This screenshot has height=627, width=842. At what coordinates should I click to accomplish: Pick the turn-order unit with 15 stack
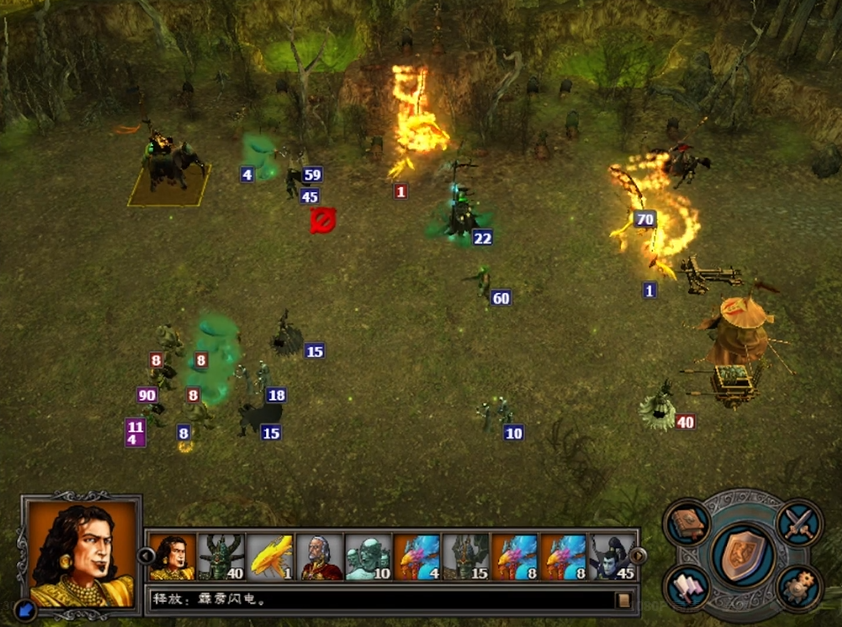[466, 557]
